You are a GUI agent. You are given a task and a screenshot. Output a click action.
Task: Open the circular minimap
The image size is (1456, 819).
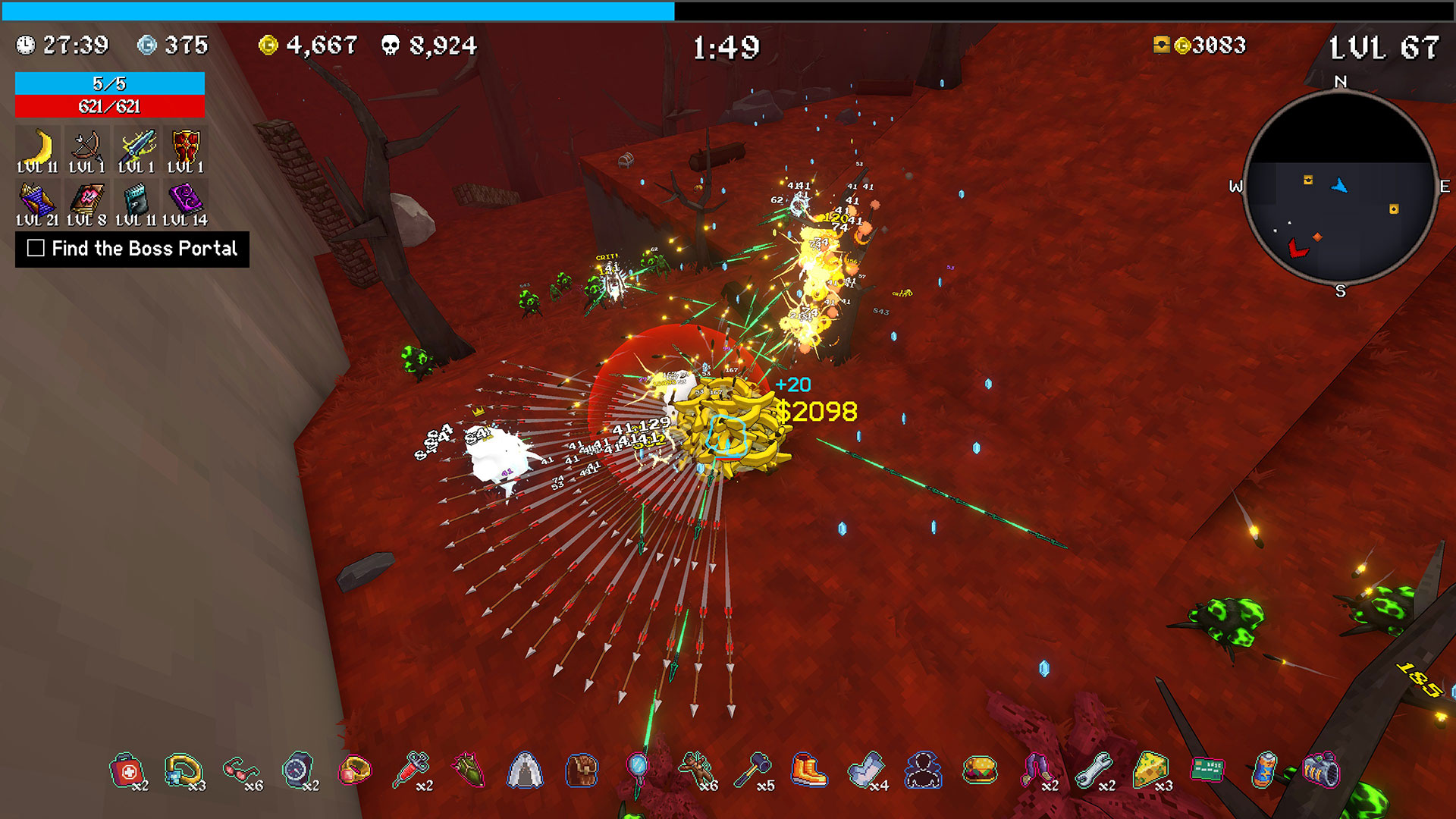click(1340, 187)
